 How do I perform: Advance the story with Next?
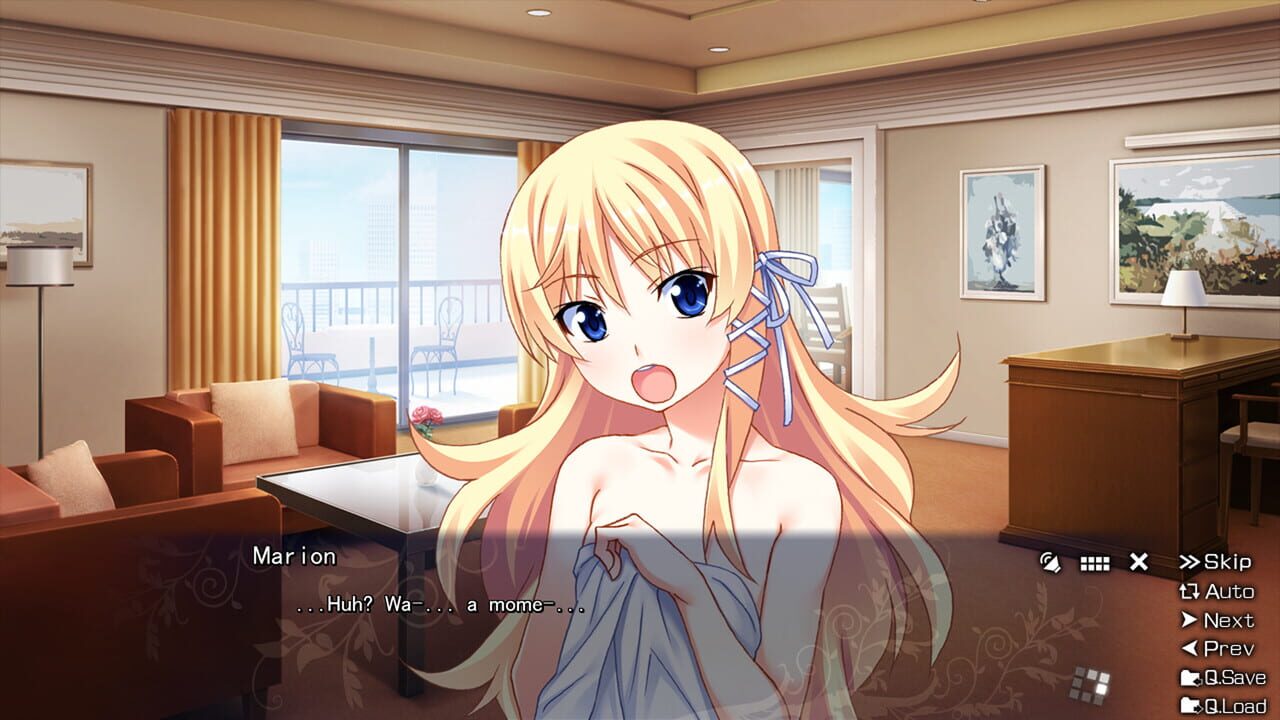point(1230,620)
